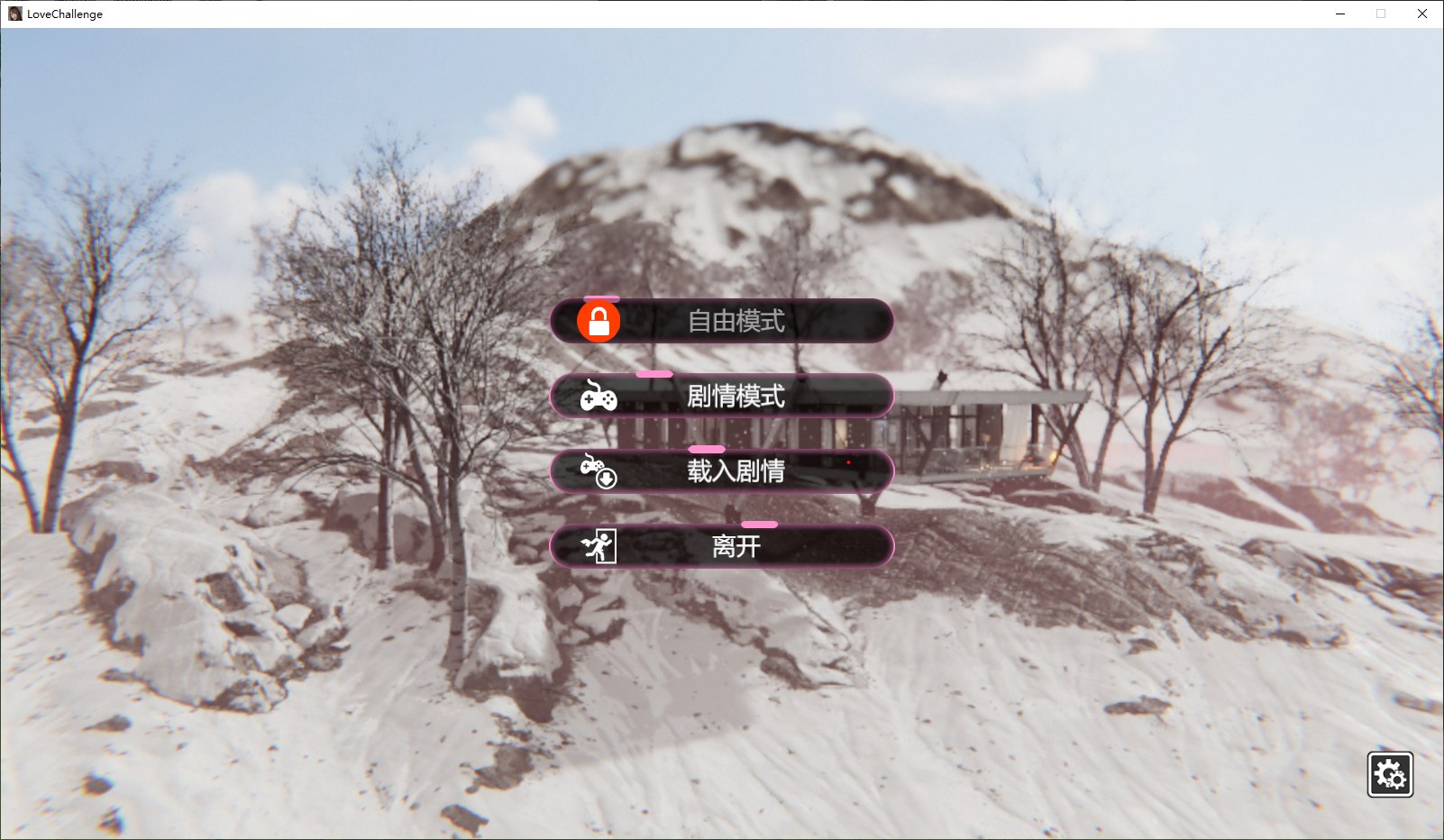Click the red lock icon on 自由模式
1444x840 pixels.
[x=598, y=321]
